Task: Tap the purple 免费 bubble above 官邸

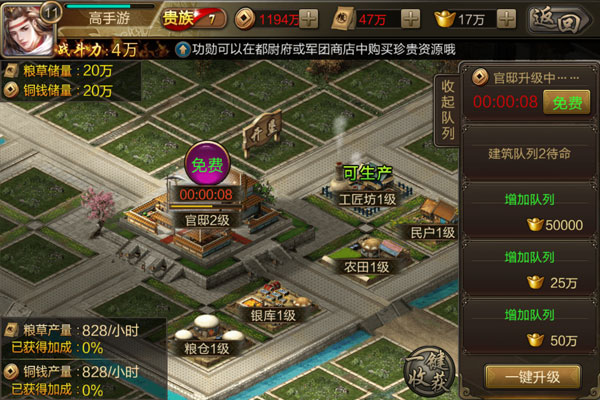Action: click(x=209, y=165)
